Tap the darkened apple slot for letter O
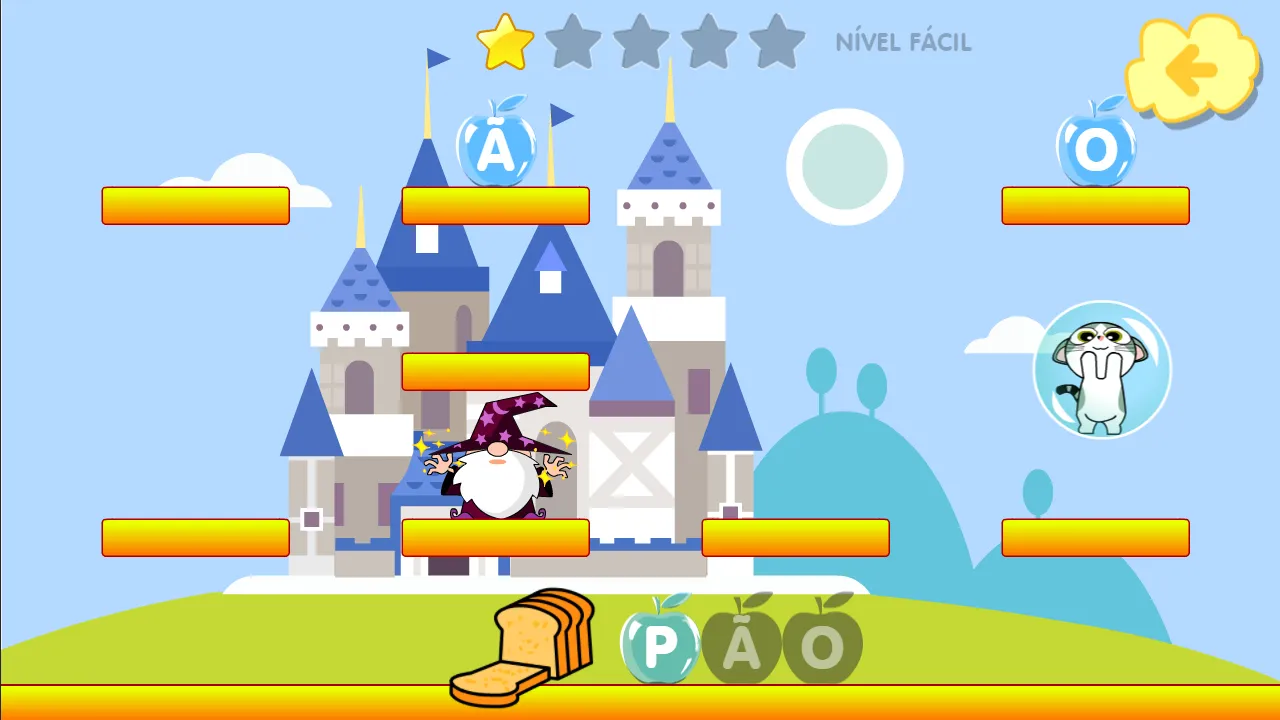This screenshot has width=1280, height=720. (x=823, y=645)
